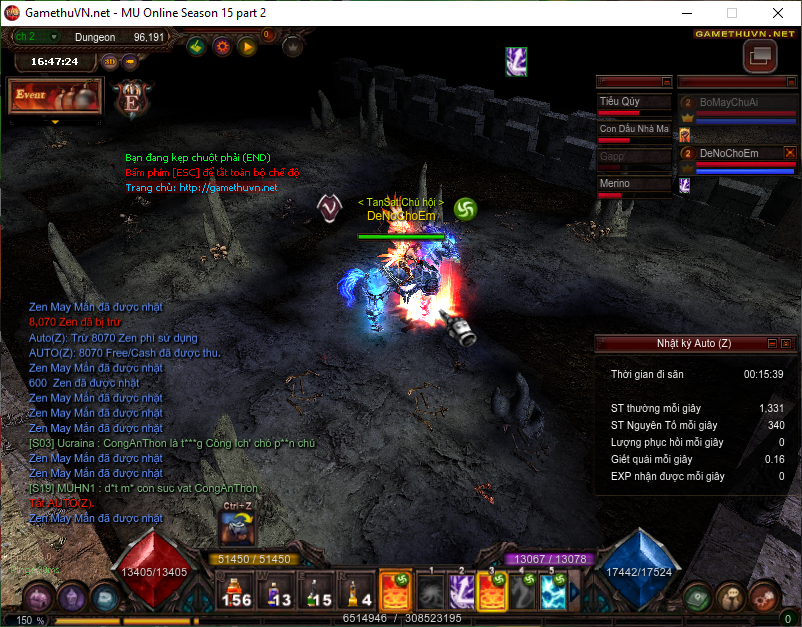The image size is (802, 627).
Task: Click the green broom icon
Action: click(197, 46)
